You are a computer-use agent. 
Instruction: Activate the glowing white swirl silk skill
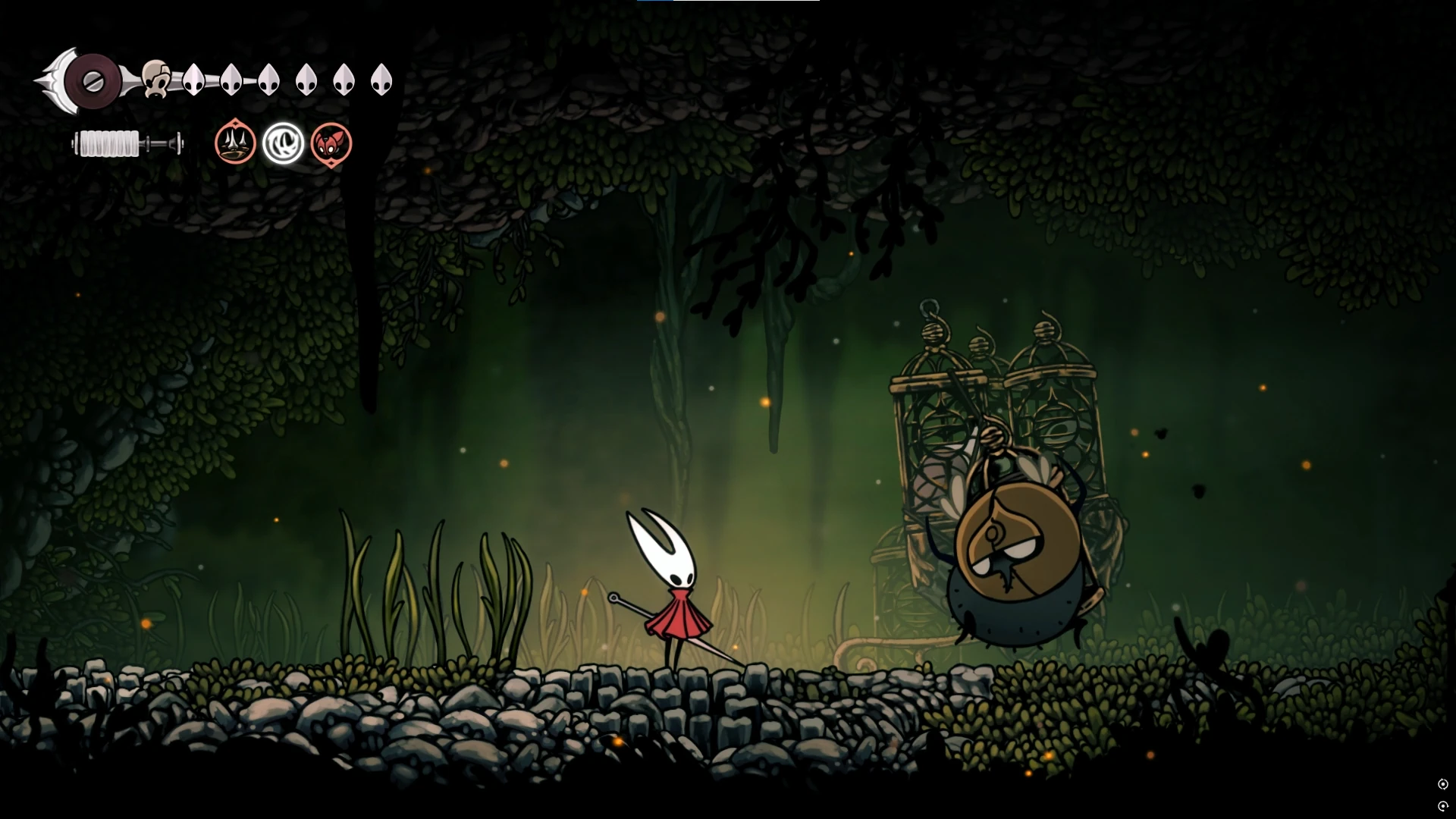(x=283, y=143)
